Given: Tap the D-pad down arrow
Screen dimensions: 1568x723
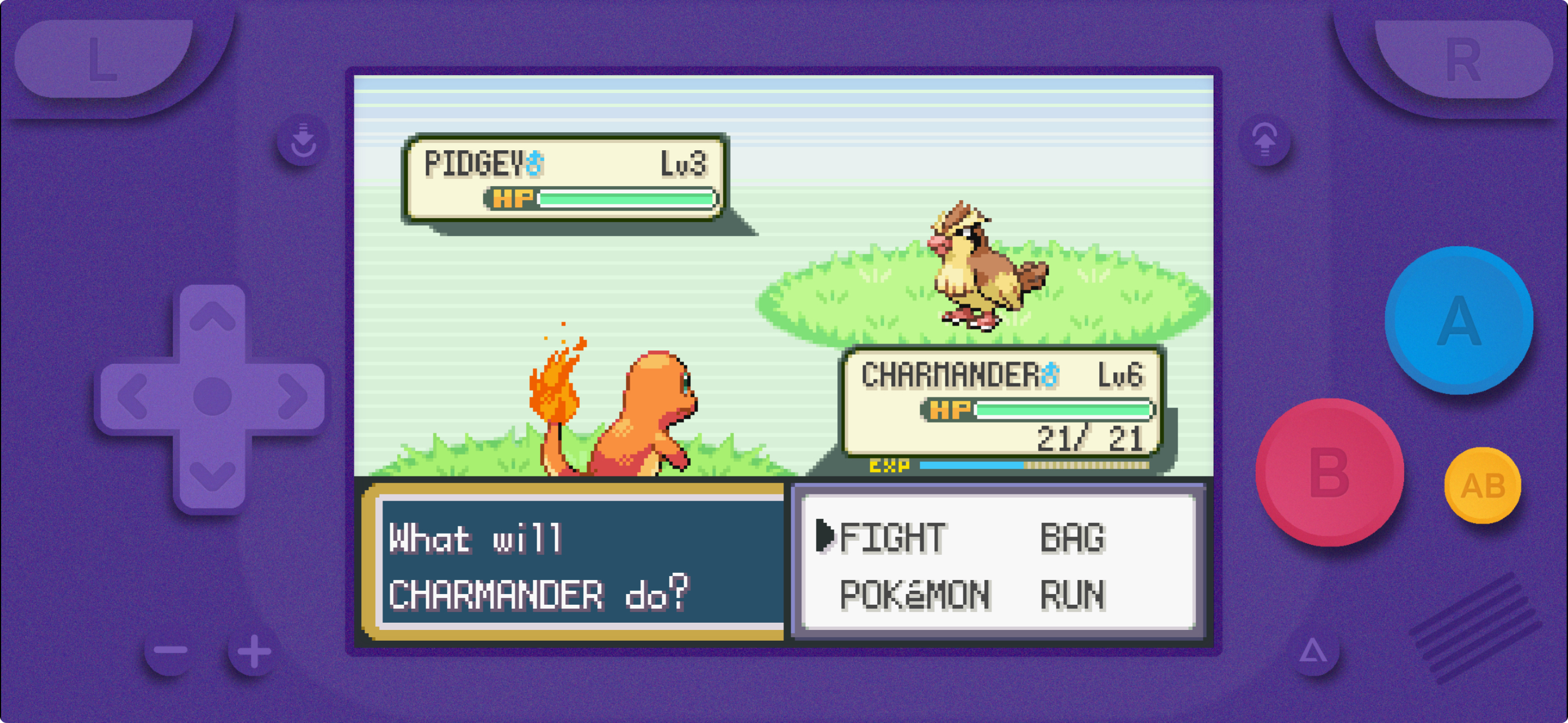Looking at the screenshot, I should pyautogui.click(x=212, y=475).
